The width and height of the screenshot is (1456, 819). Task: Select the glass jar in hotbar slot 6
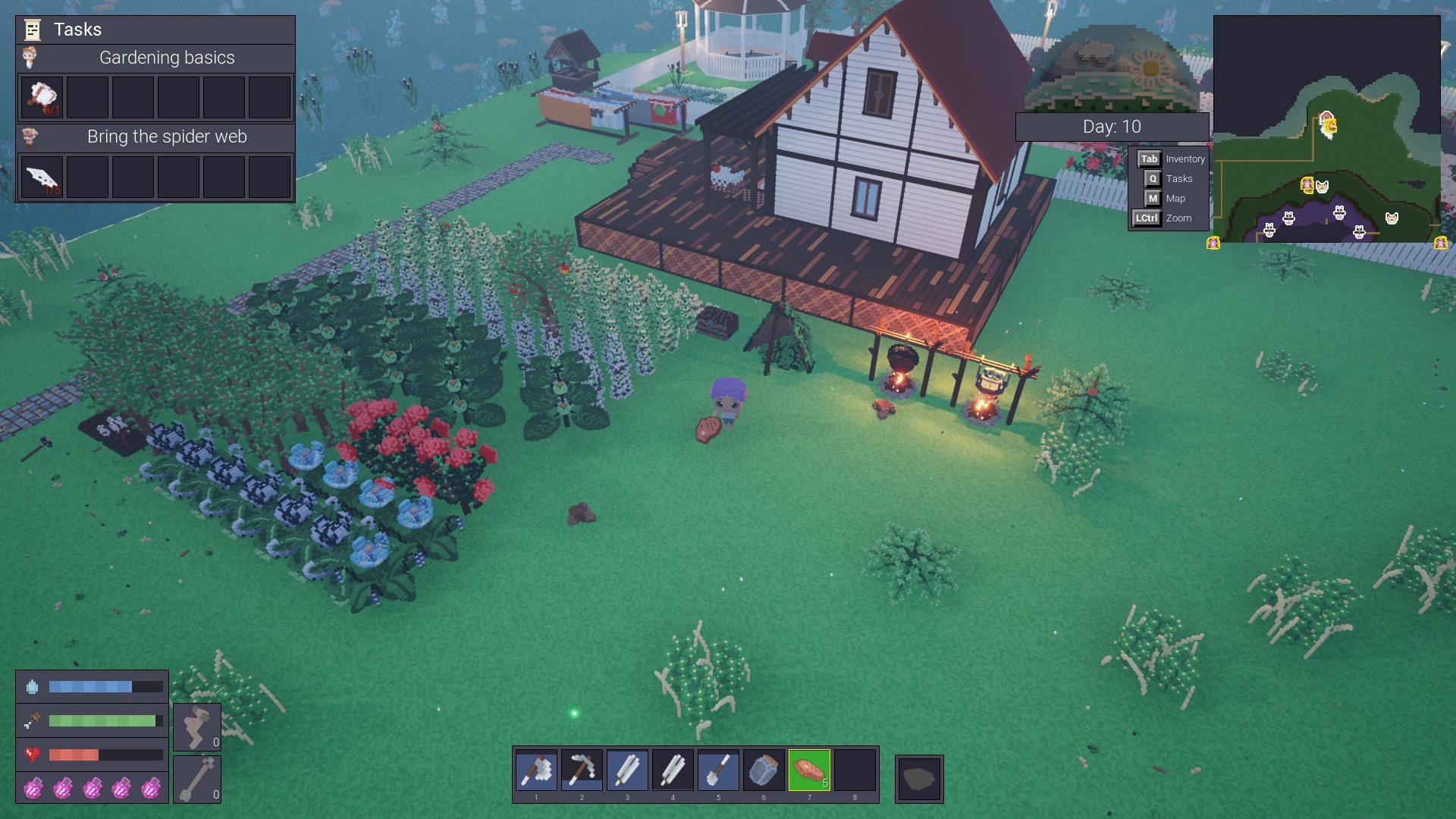click(764, 770)
